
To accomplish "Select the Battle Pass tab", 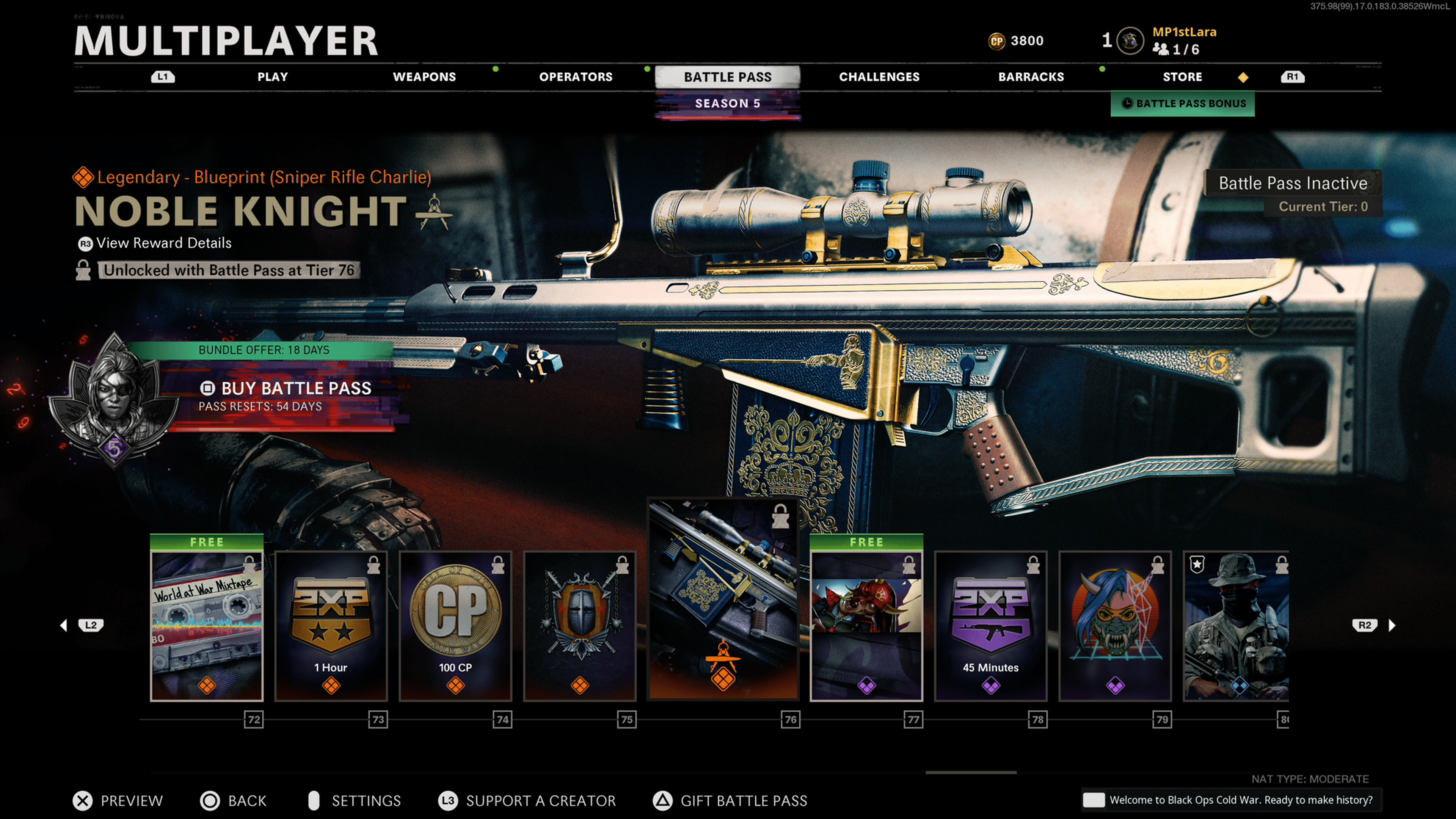I will [728, 77].
